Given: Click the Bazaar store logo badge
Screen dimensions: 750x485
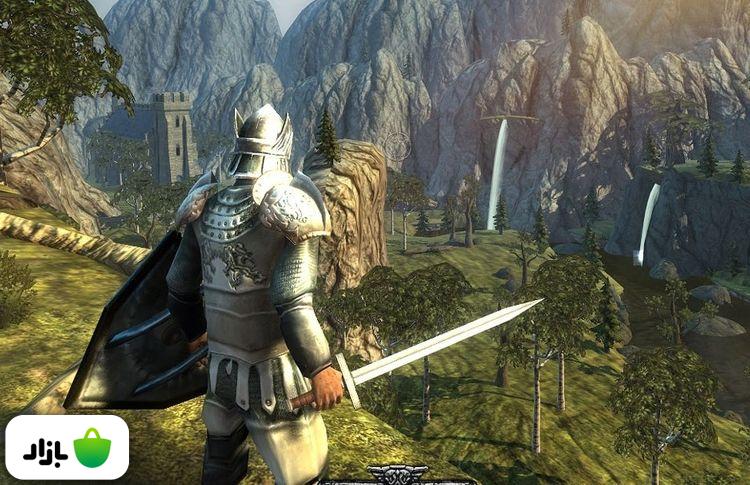Looking at the screenshot, I should click(x=67, y=447).
